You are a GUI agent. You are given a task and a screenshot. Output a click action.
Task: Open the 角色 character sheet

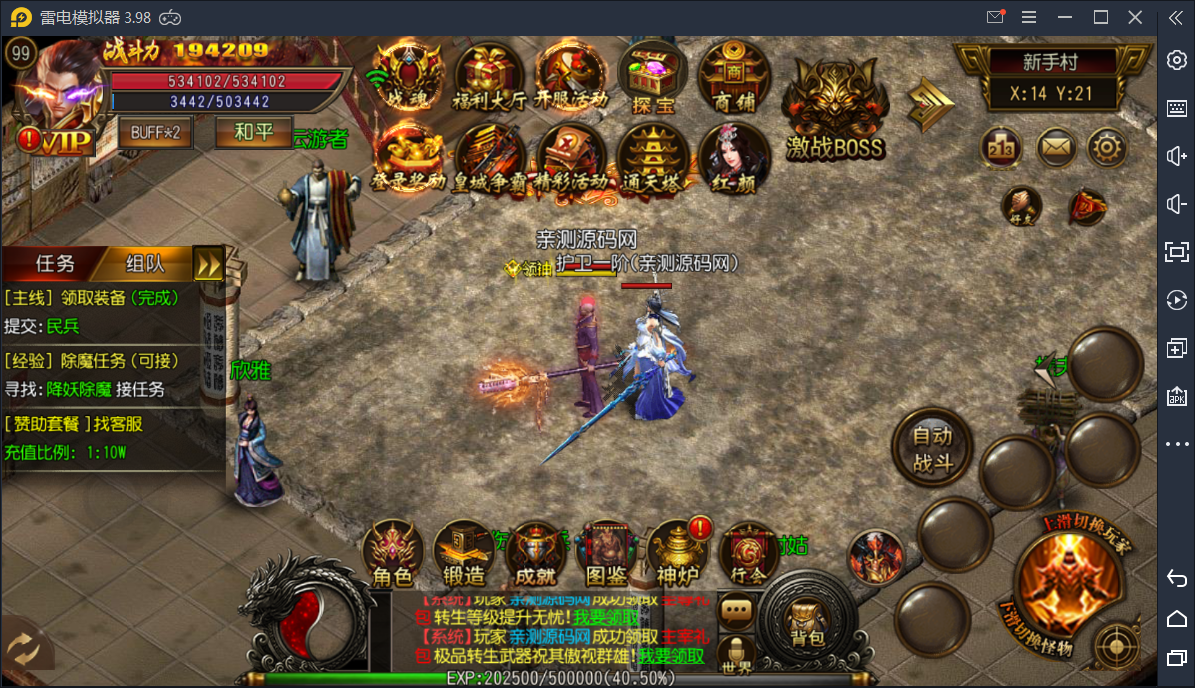392,555
